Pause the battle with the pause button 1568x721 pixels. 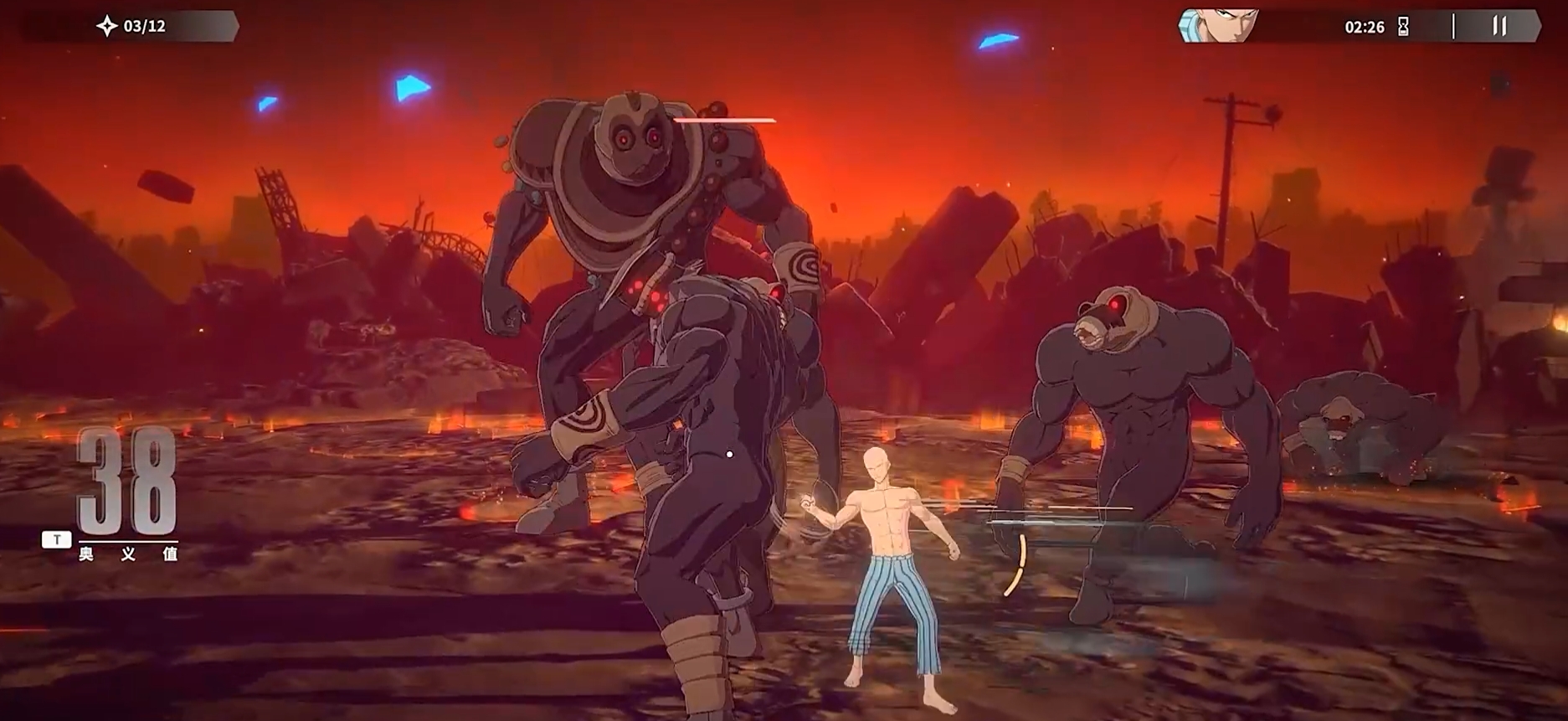[x=1499, y=26]
